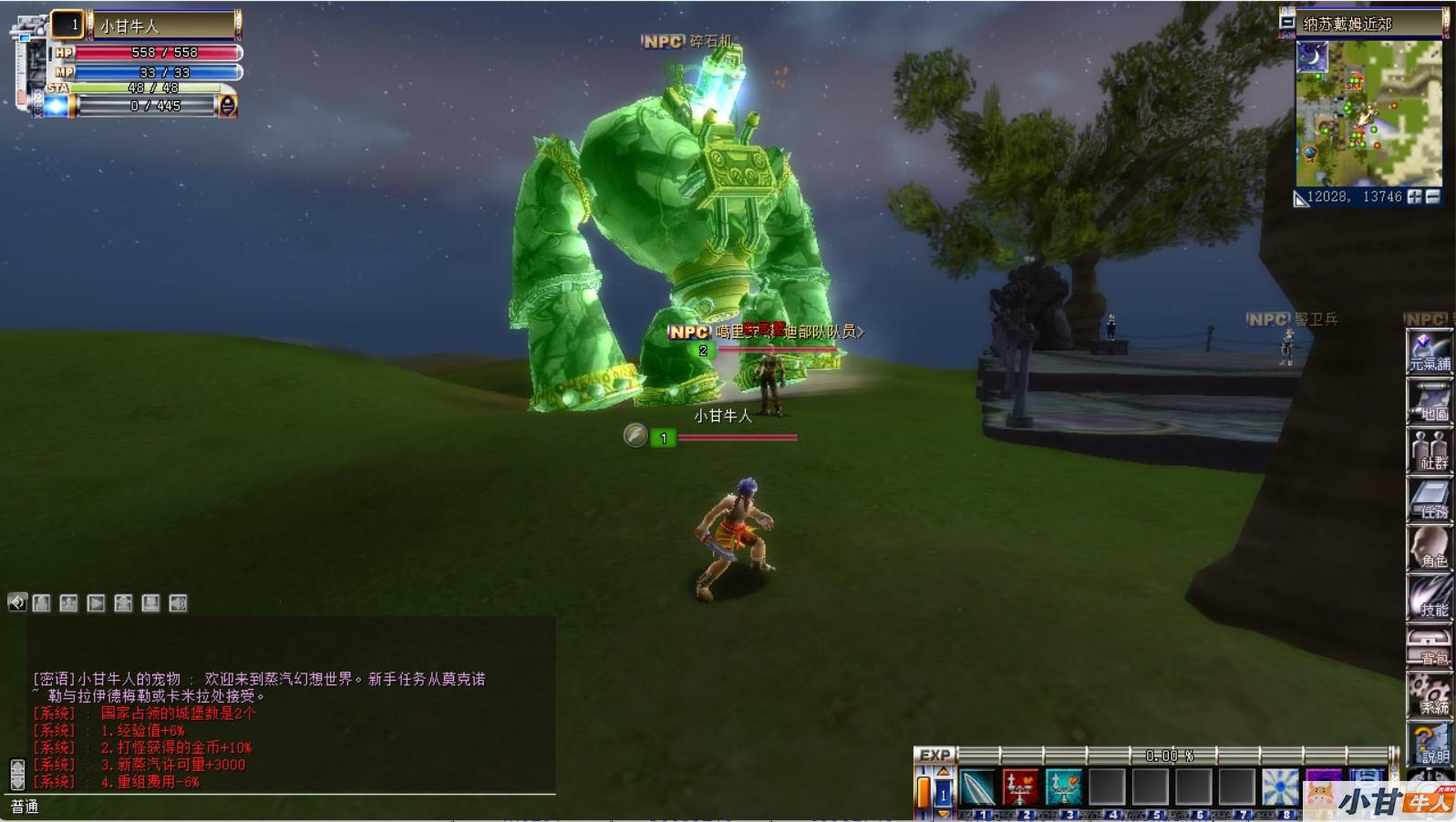
Task: Use the teal skill icon in hotbar slot 3
Action: coord(1063,787)
